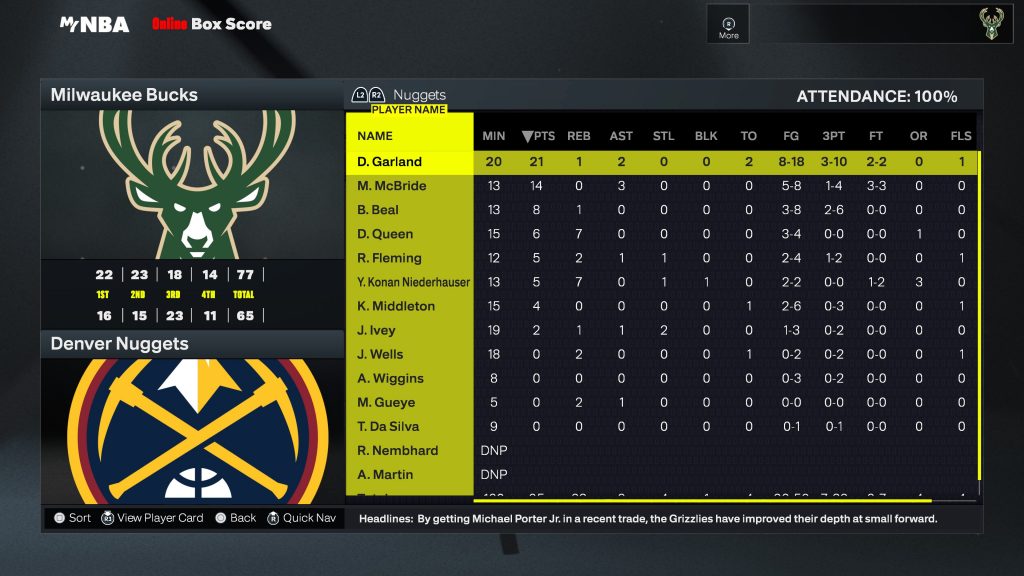Sort players by REB column header
The image size is (1024, 576).
pos(579,136)
